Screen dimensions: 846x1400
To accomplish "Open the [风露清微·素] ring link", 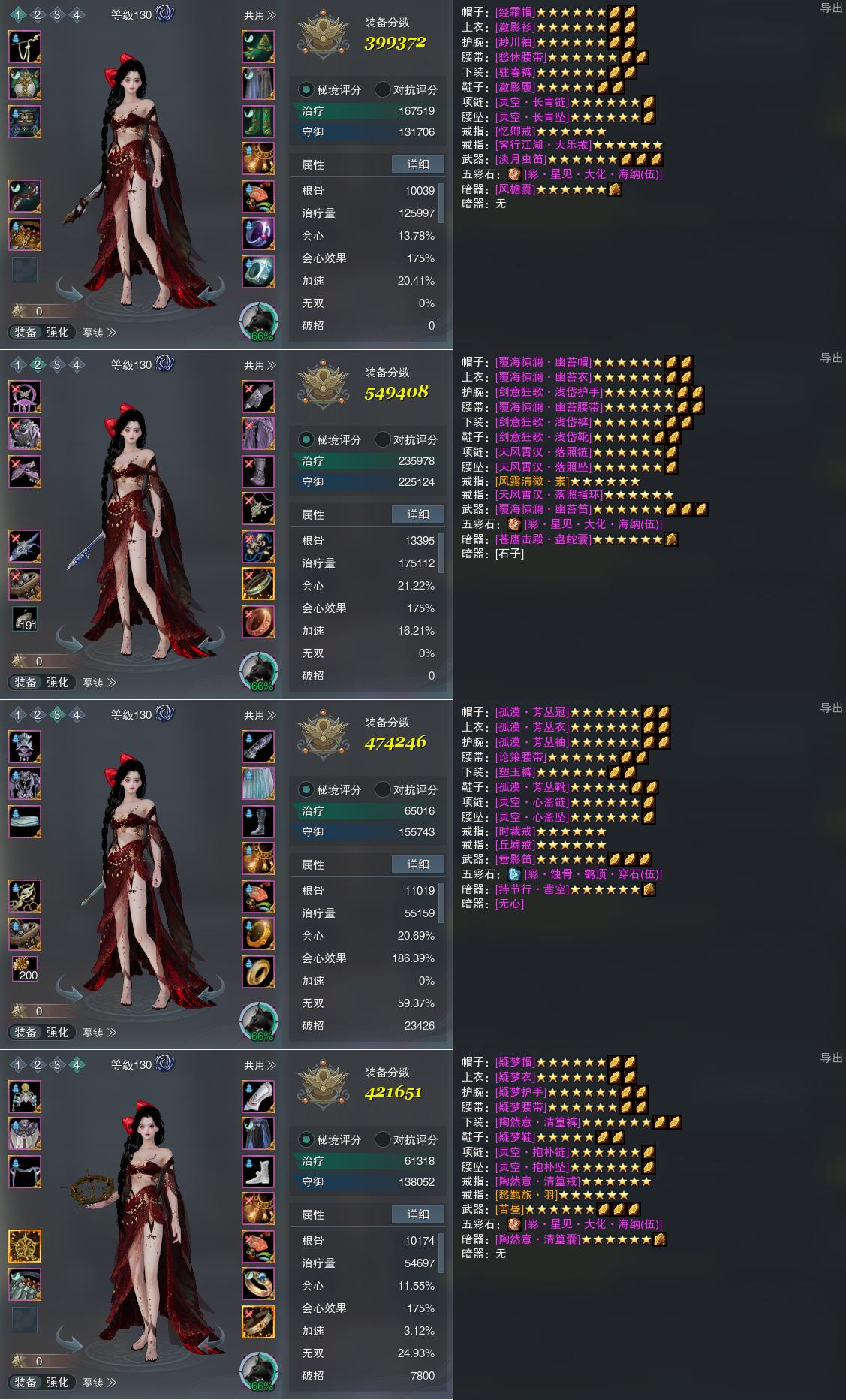I will pos(532,481).
